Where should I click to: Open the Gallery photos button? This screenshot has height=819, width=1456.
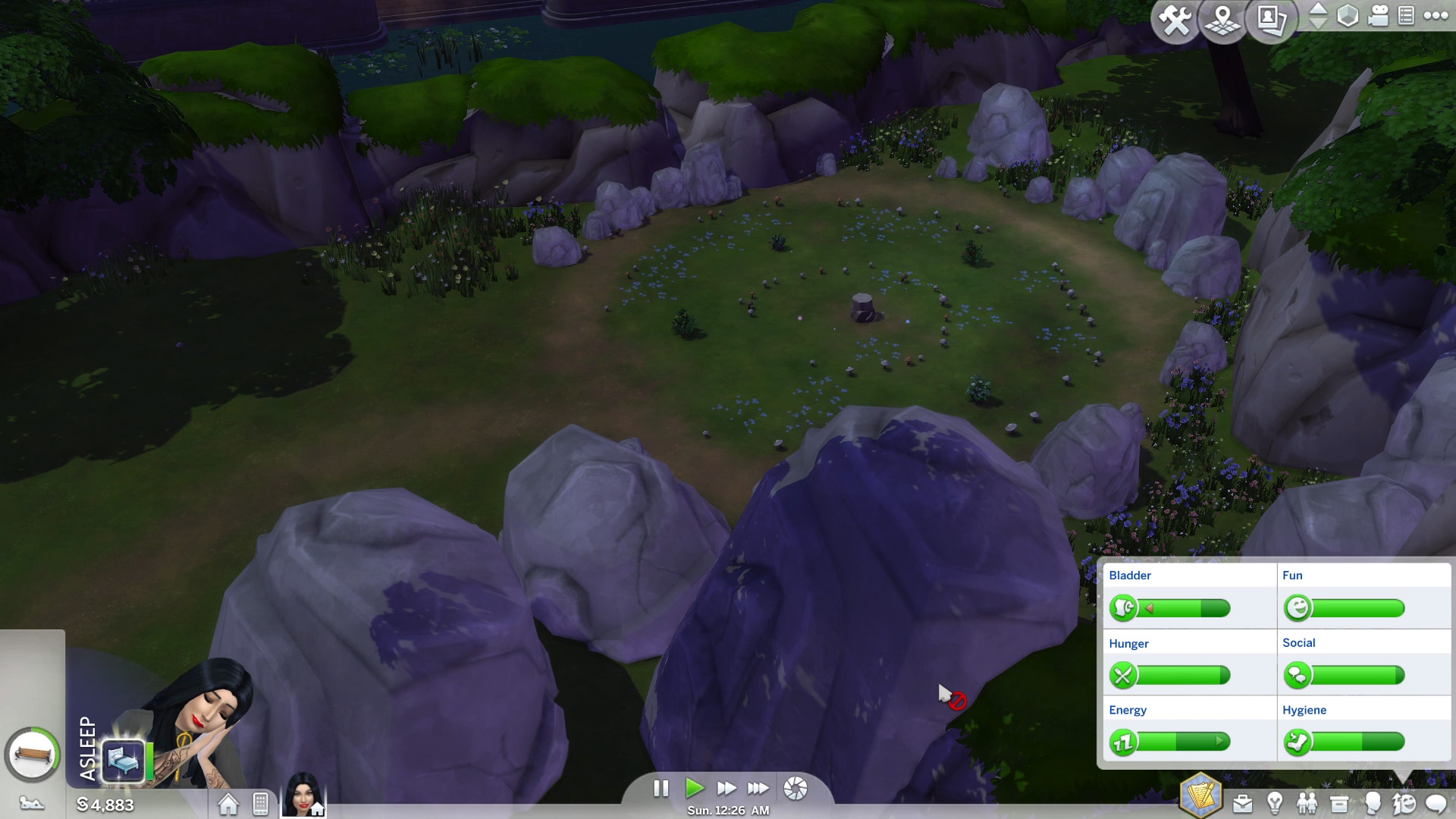[x=1271, y=20]
